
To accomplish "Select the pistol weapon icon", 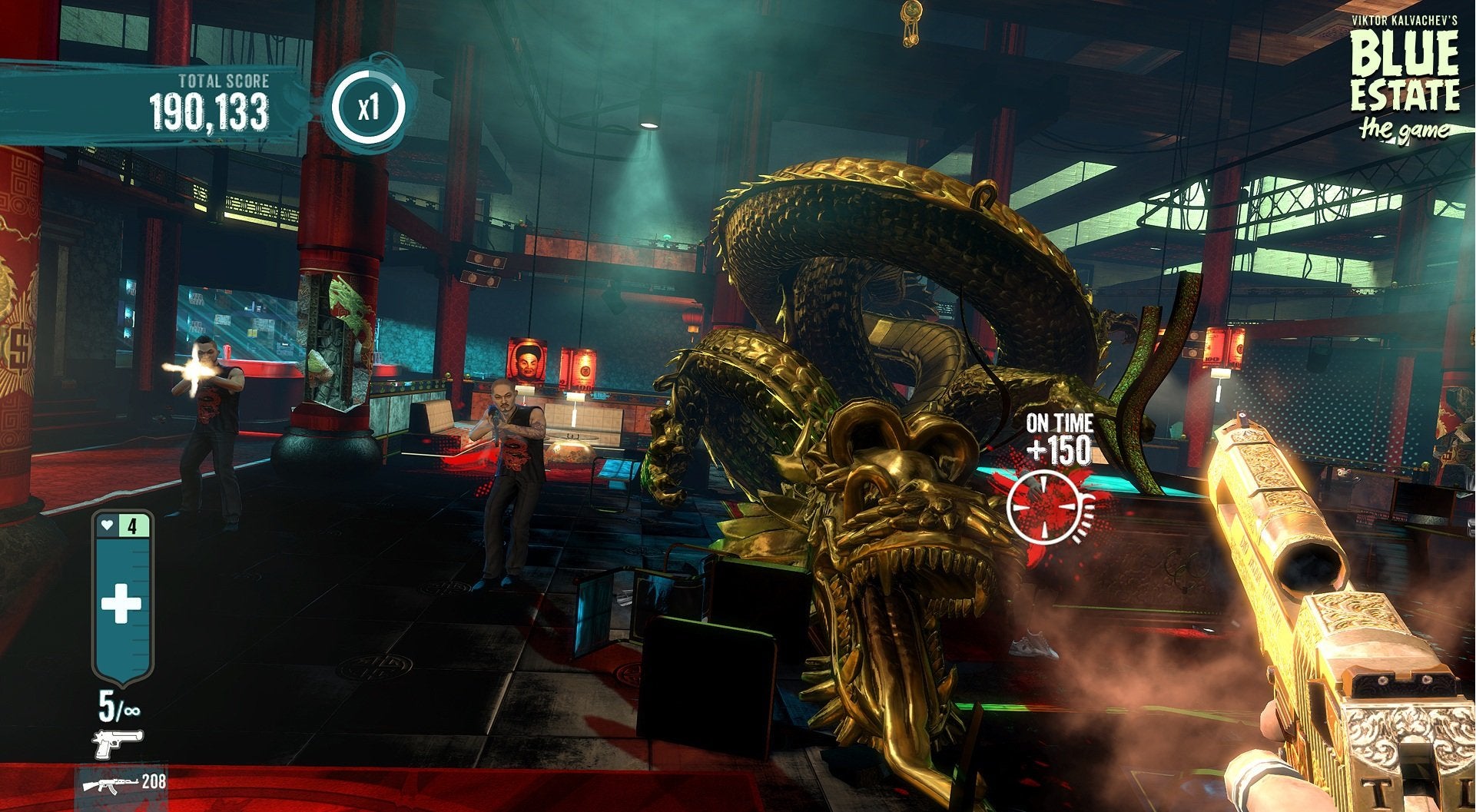I will tap(118, 744).
